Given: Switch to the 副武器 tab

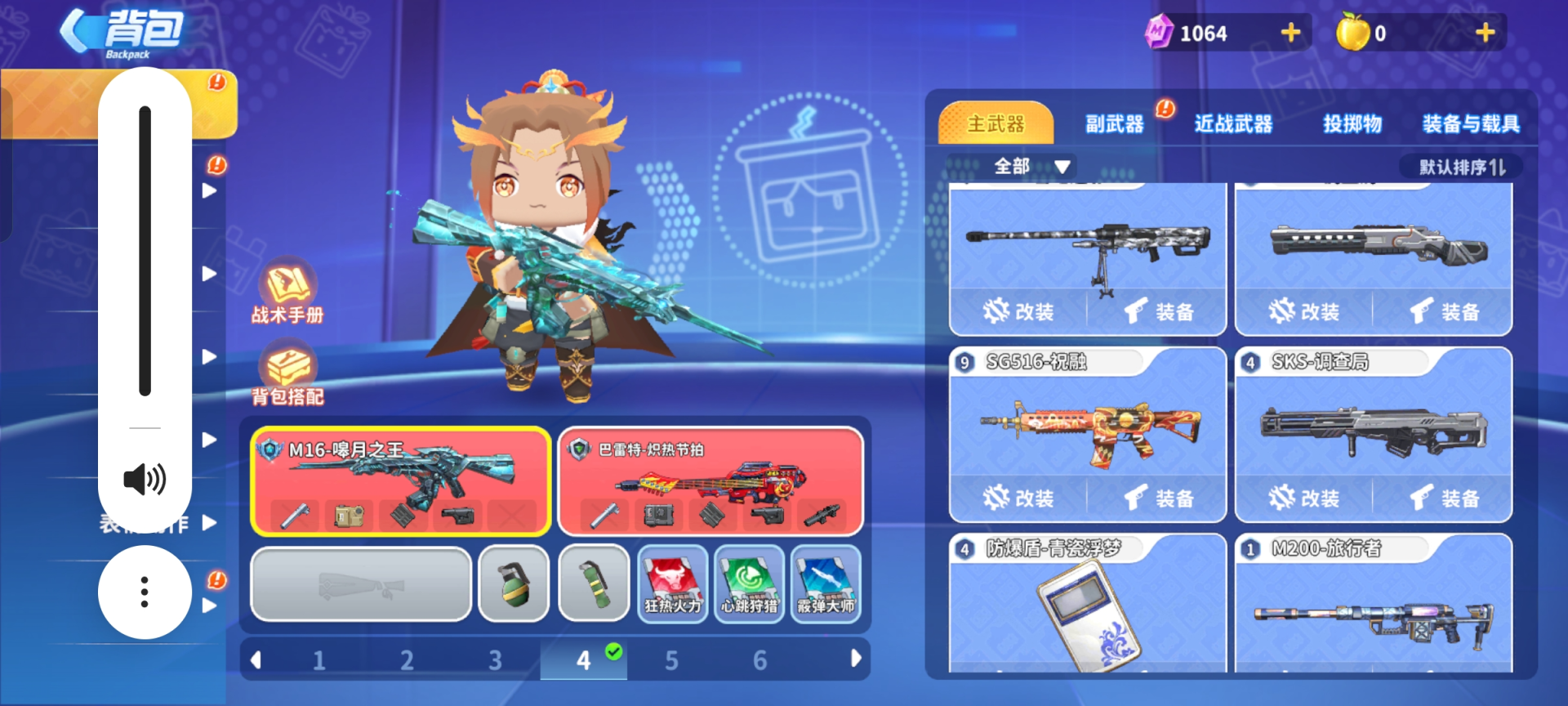Looking at the screenshot, I should pyautogui.click(x=1114, y=124).
